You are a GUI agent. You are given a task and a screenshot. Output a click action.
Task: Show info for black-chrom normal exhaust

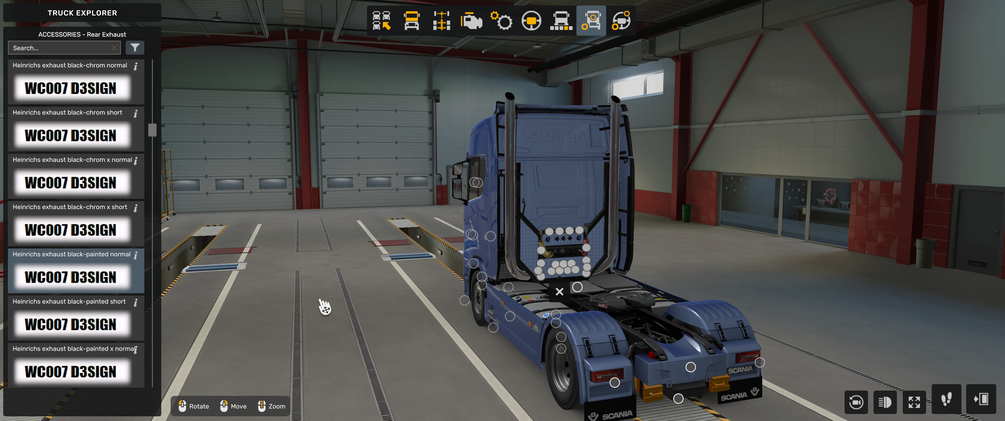135,65
